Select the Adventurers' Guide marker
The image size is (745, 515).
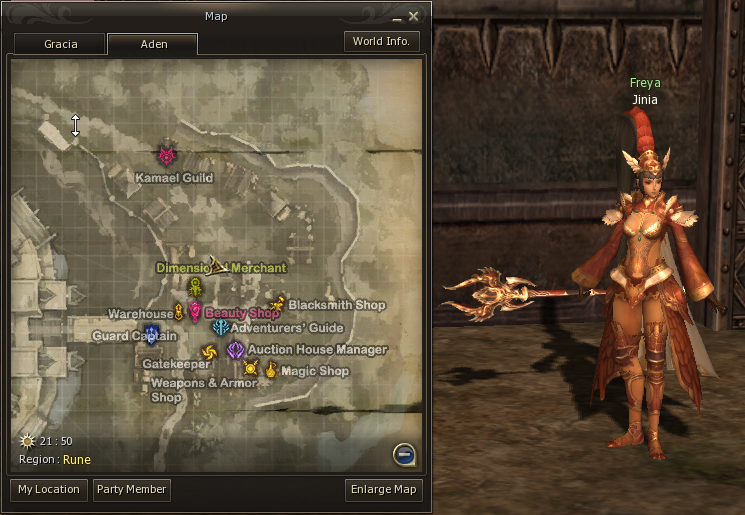point(220,328)
